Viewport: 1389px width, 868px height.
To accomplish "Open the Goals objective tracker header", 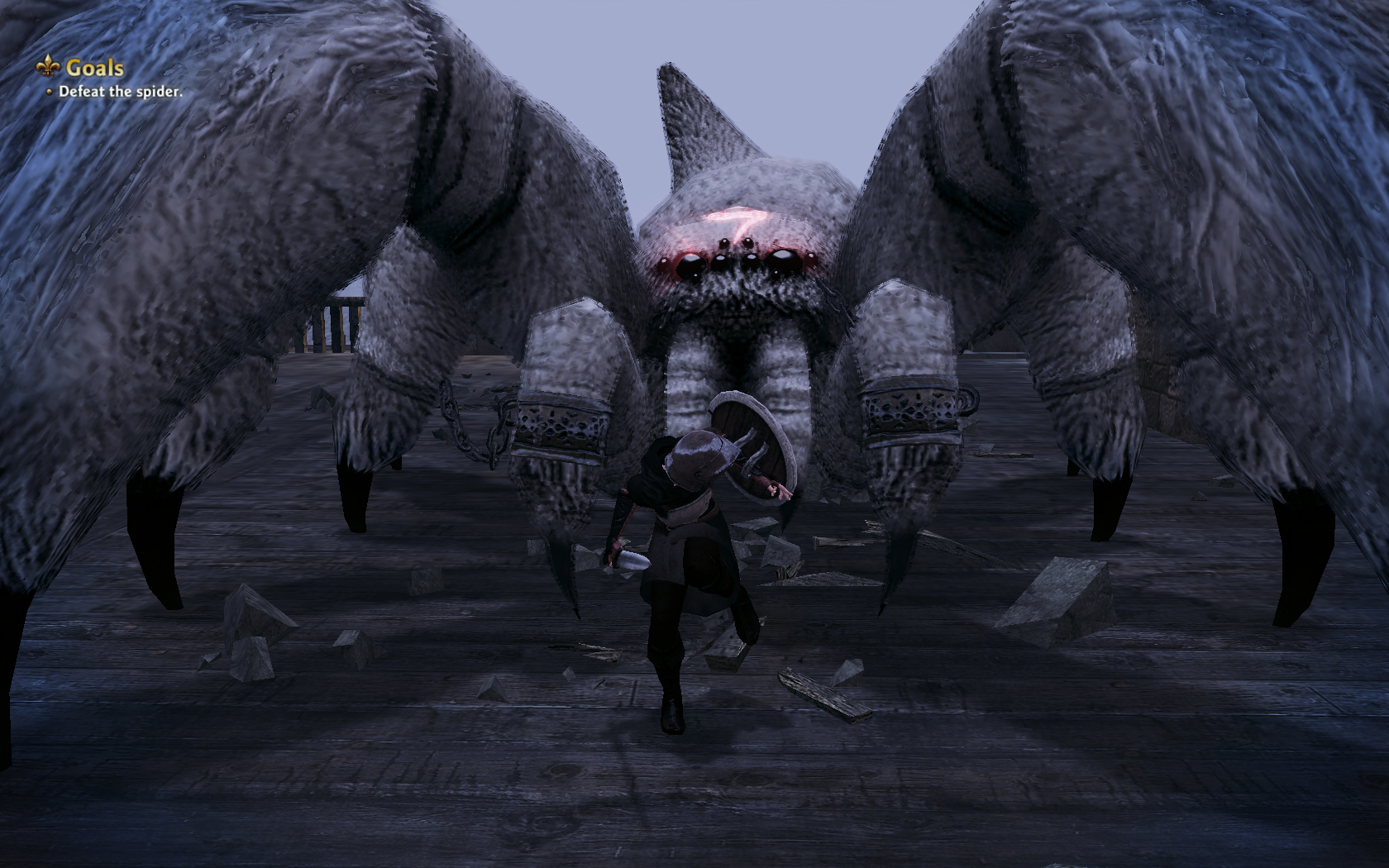I will tap(93, 68).
